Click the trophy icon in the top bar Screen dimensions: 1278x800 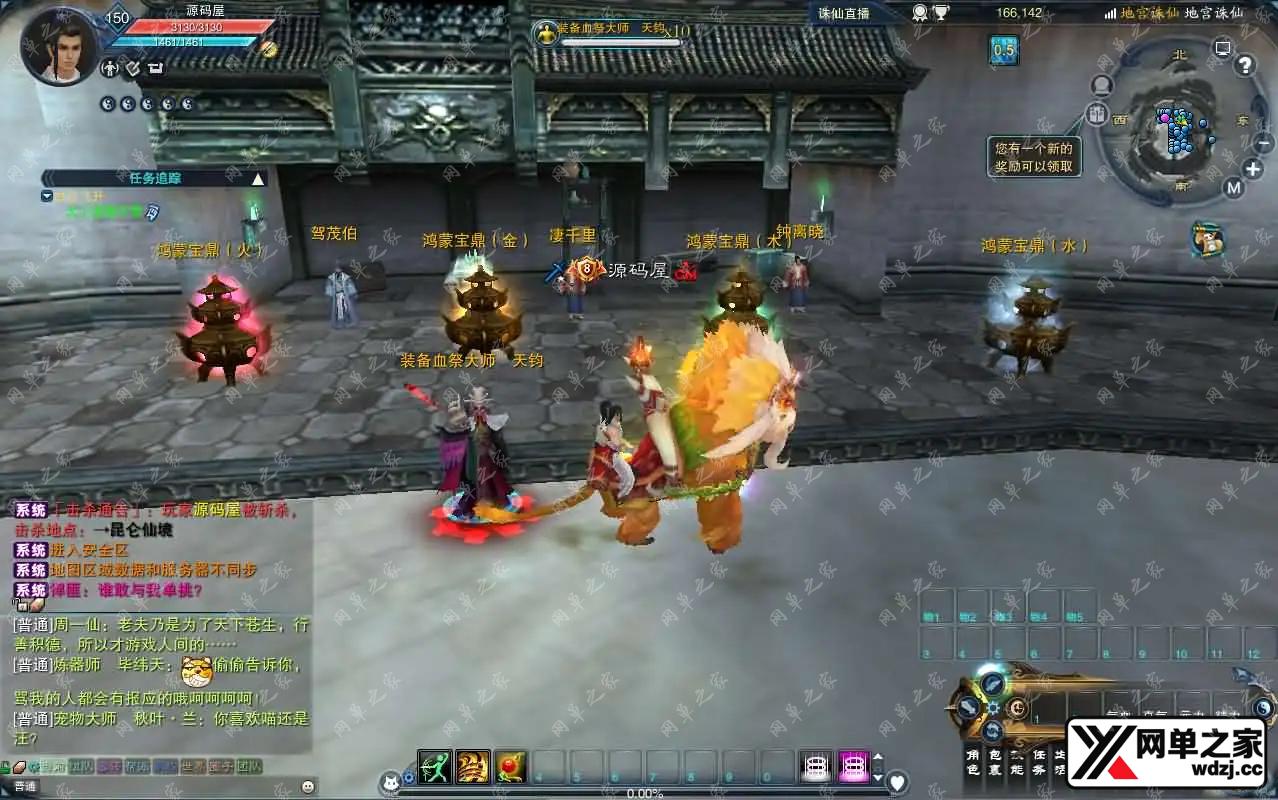tap(941, 13)
